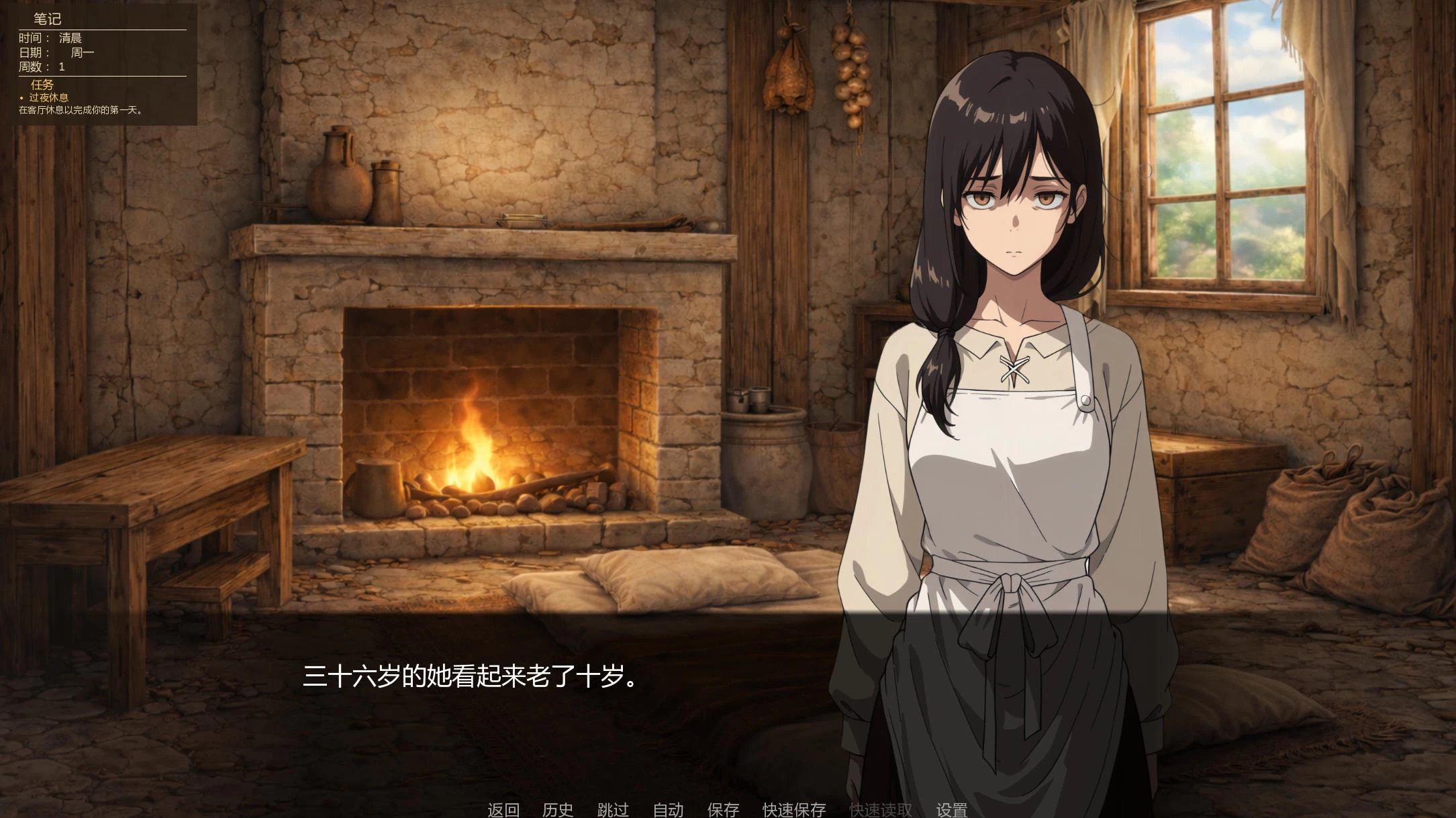This screenshot has width=1456, height=818.
Task: Perform a 快速保存 quick save
Action: coord(792,809)
